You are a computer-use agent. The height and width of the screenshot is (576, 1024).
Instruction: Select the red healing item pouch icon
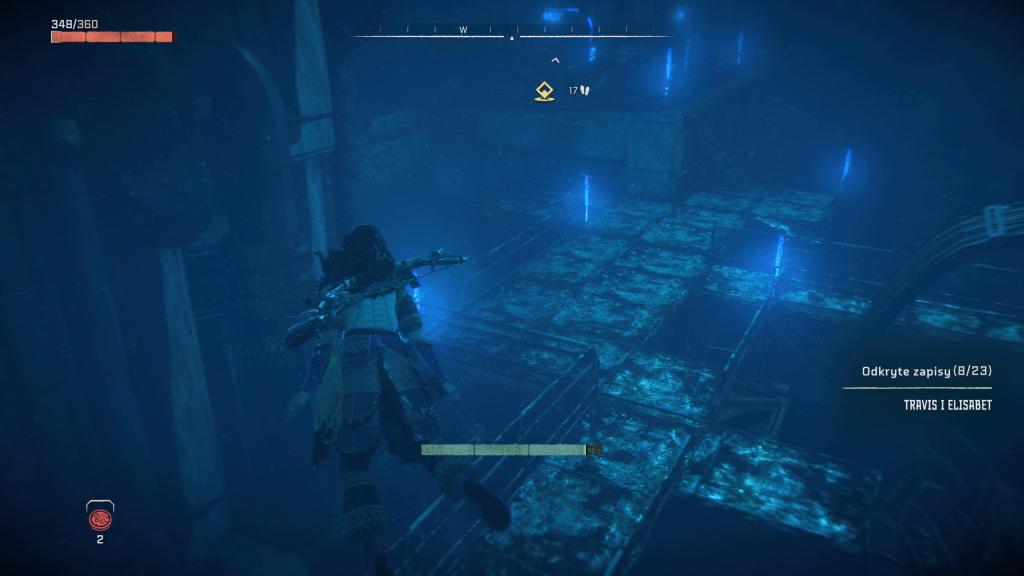tap(100, 517)
